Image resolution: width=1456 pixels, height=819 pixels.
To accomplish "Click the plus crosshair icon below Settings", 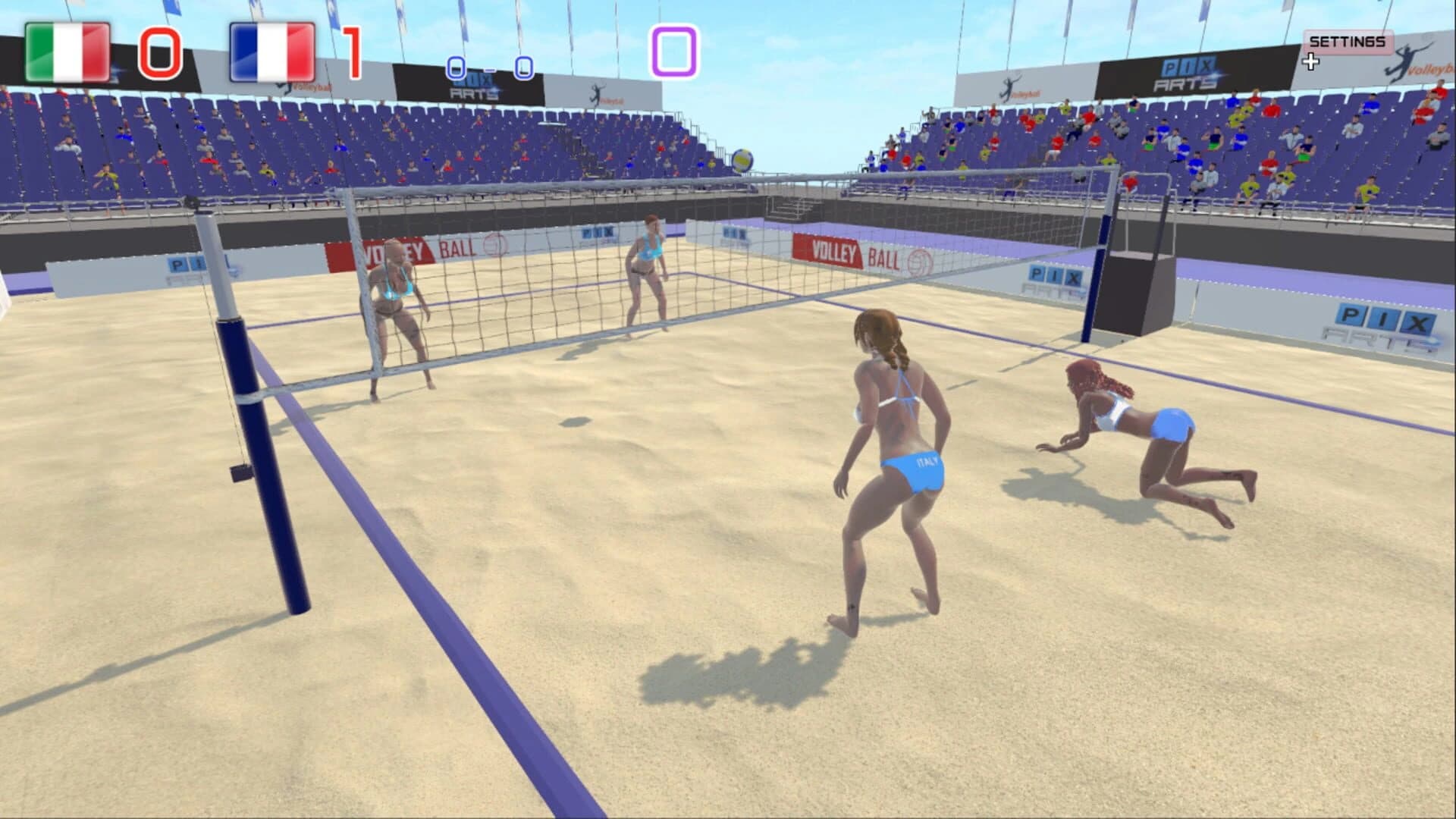I will coord(1311,61).
